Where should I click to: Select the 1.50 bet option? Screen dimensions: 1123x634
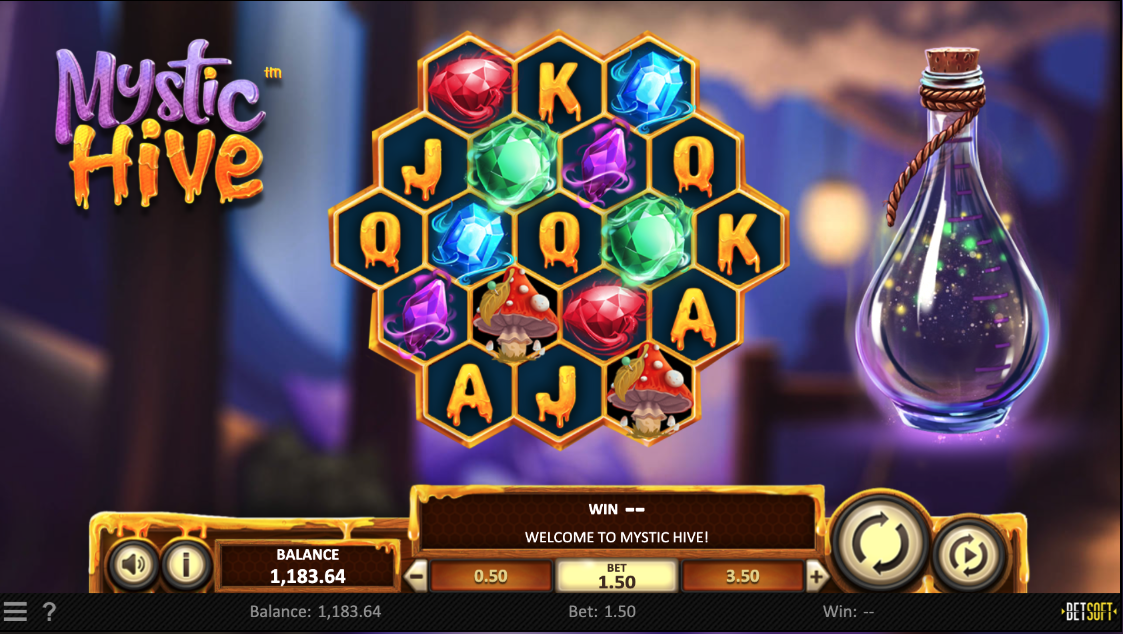(x=616, y=576)
